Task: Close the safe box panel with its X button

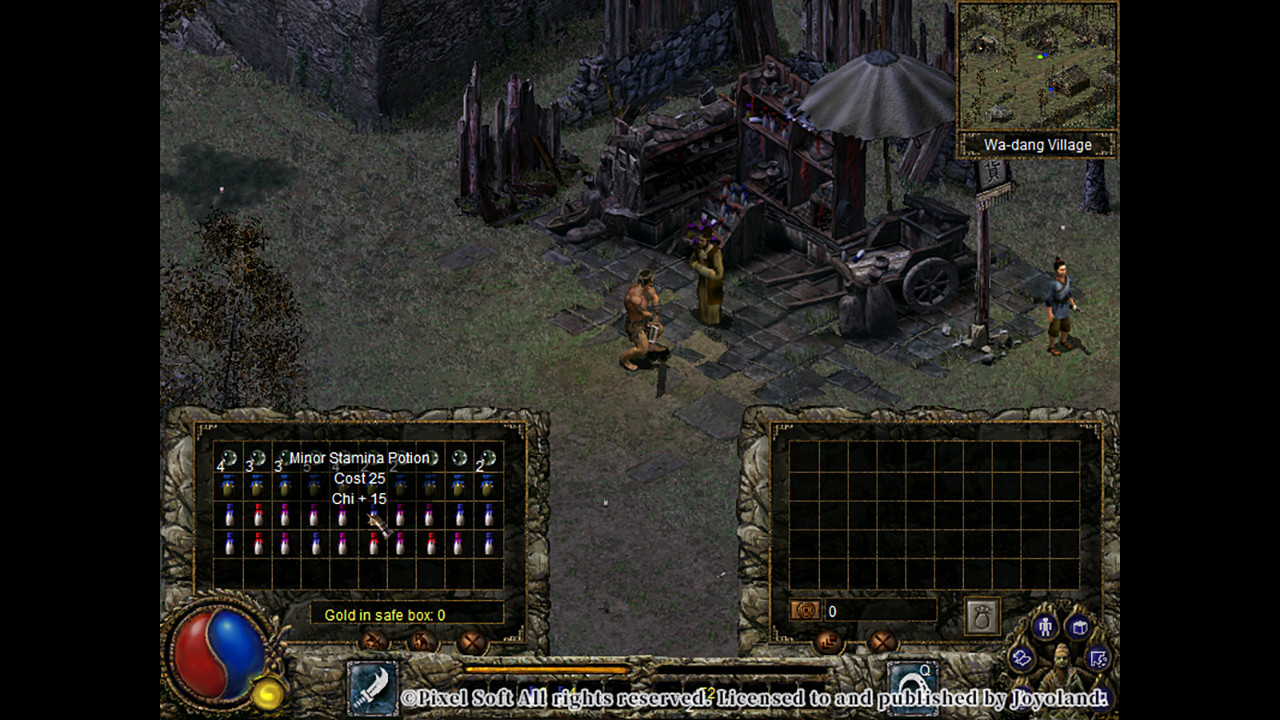Action: pos(471,641)
